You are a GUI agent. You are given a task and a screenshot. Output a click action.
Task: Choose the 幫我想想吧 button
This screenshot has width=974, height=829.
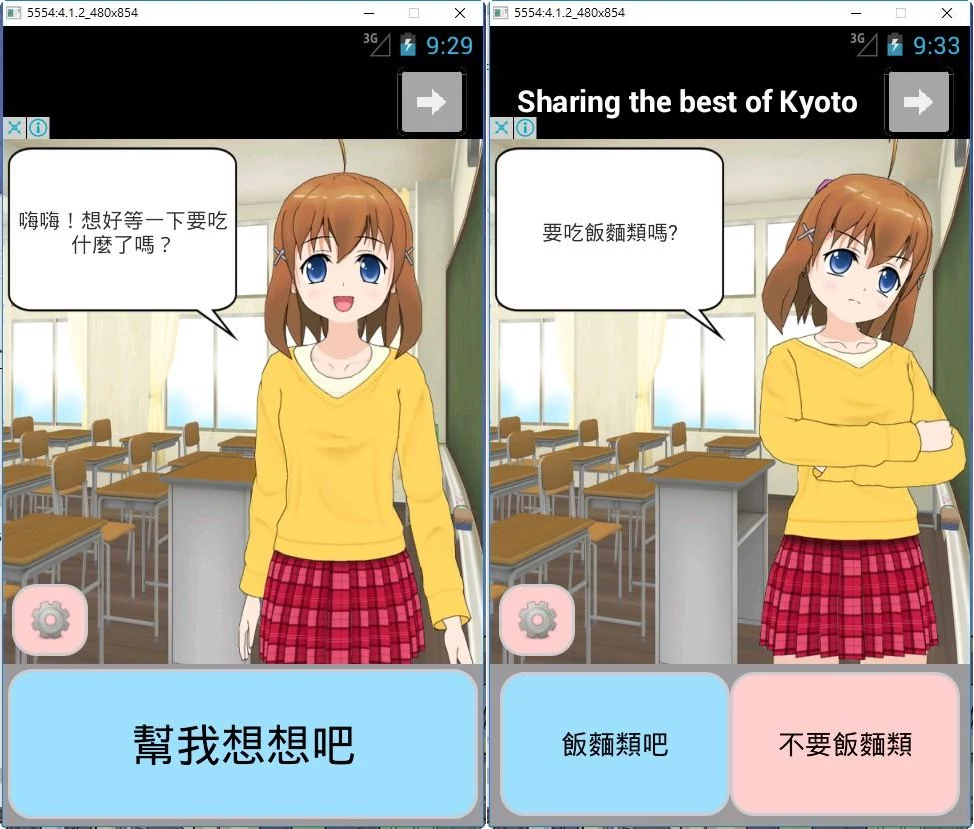(243, 744)
